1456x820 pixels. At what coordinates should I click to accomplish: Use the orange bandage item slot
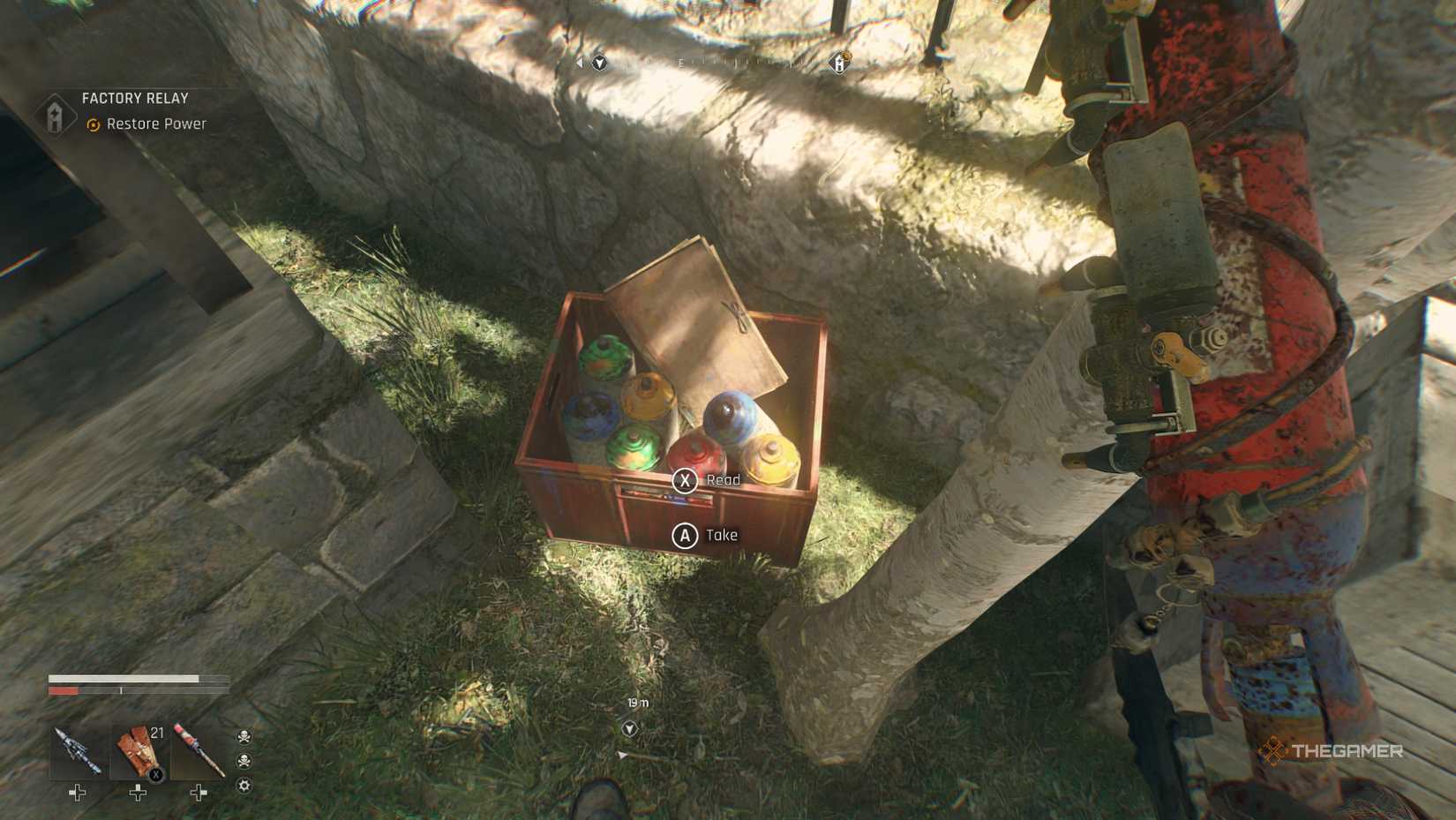coord(139,751)
